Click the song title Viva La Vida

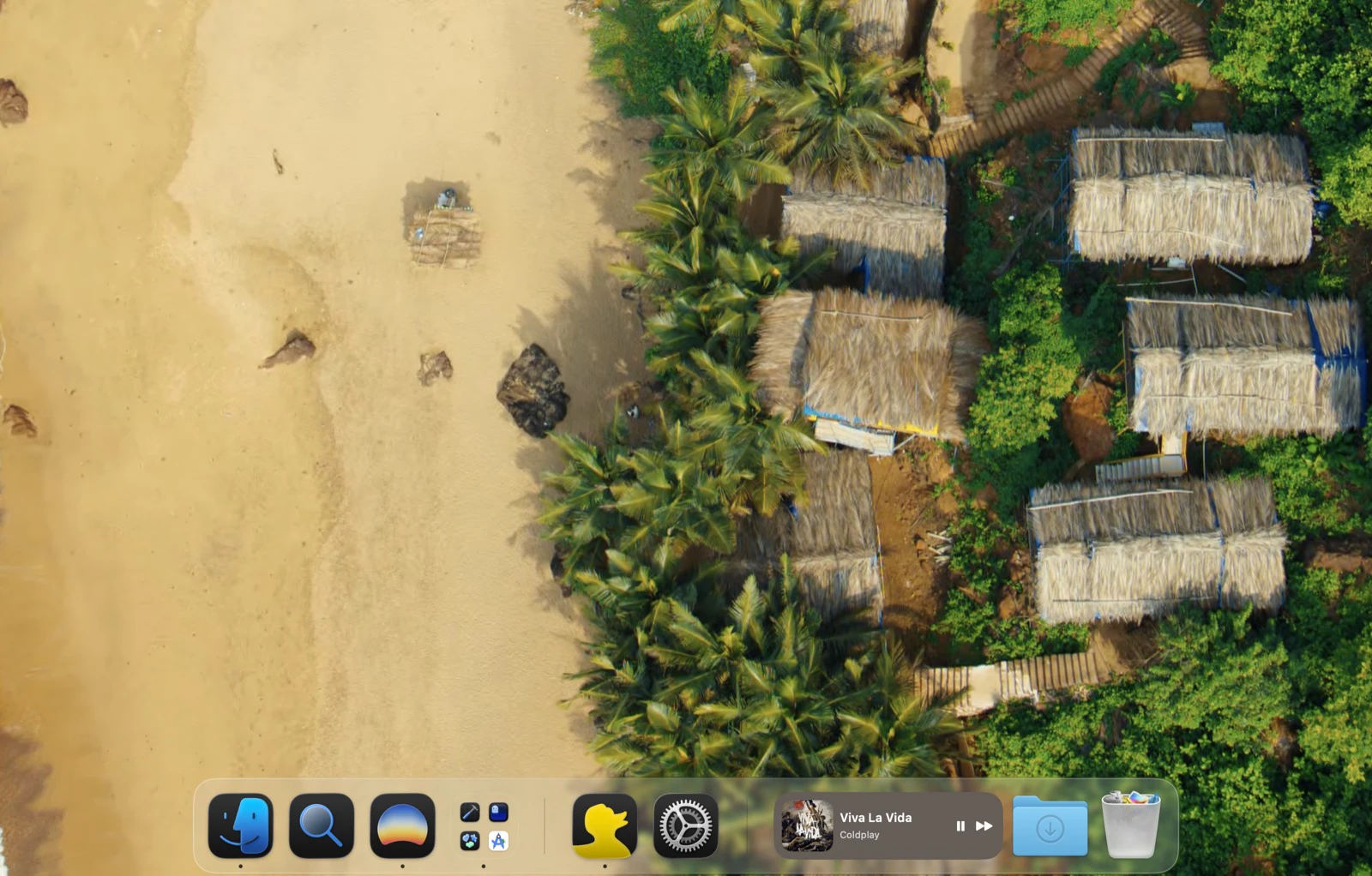(876, 817)
